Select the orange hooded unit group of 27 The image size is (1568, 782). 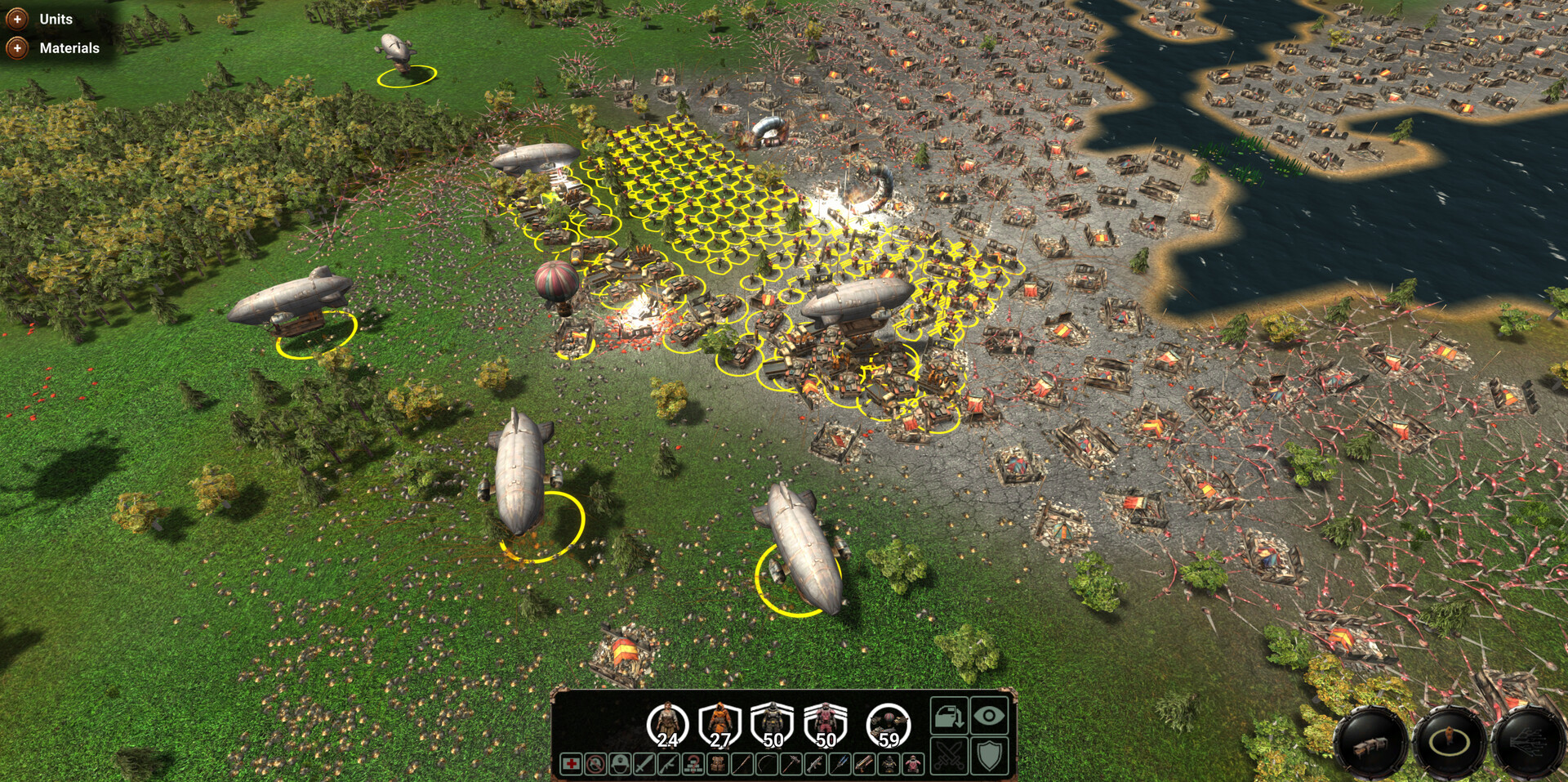(x=719, y=726)
